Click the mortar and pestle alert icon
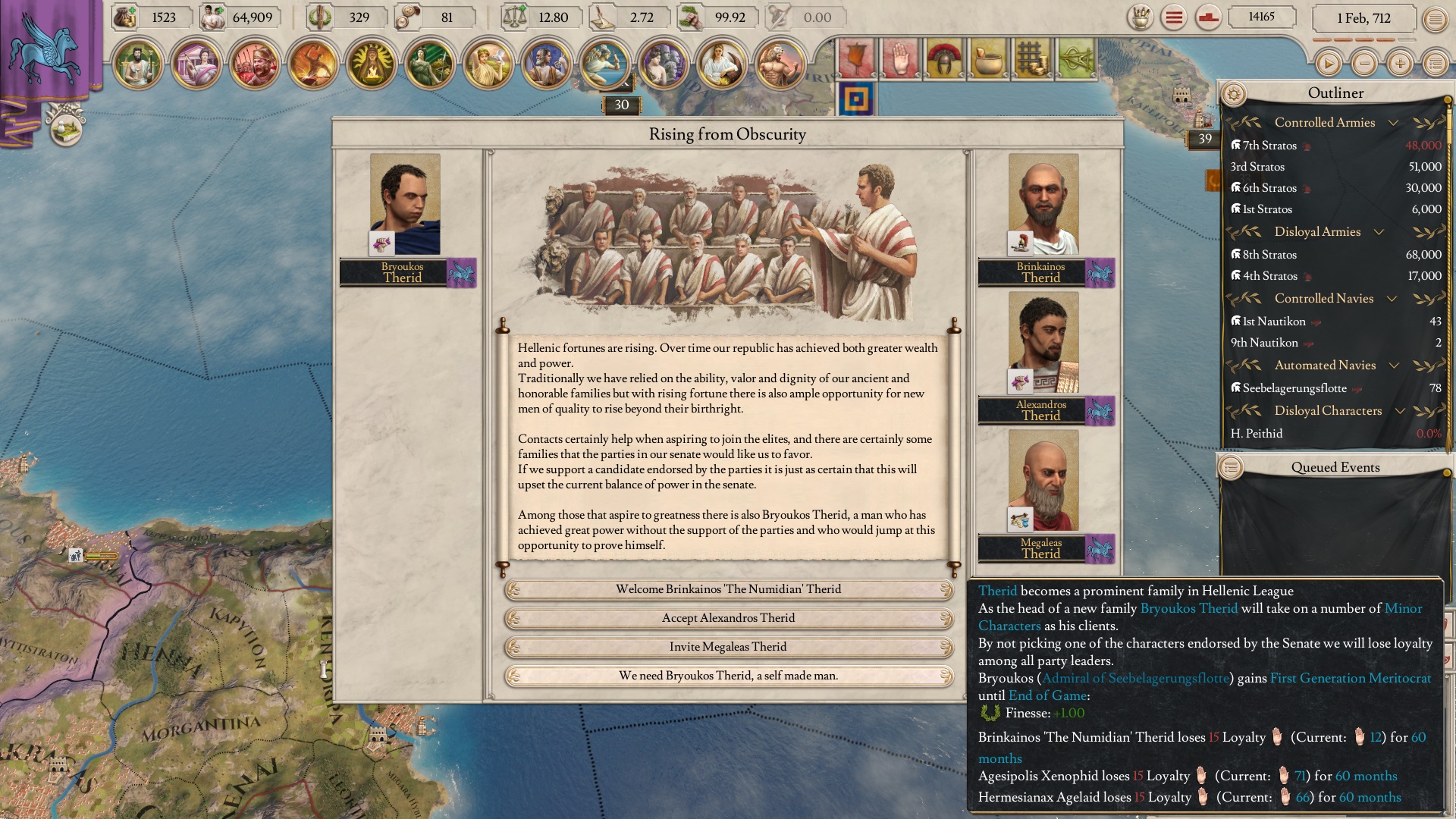 987,58
